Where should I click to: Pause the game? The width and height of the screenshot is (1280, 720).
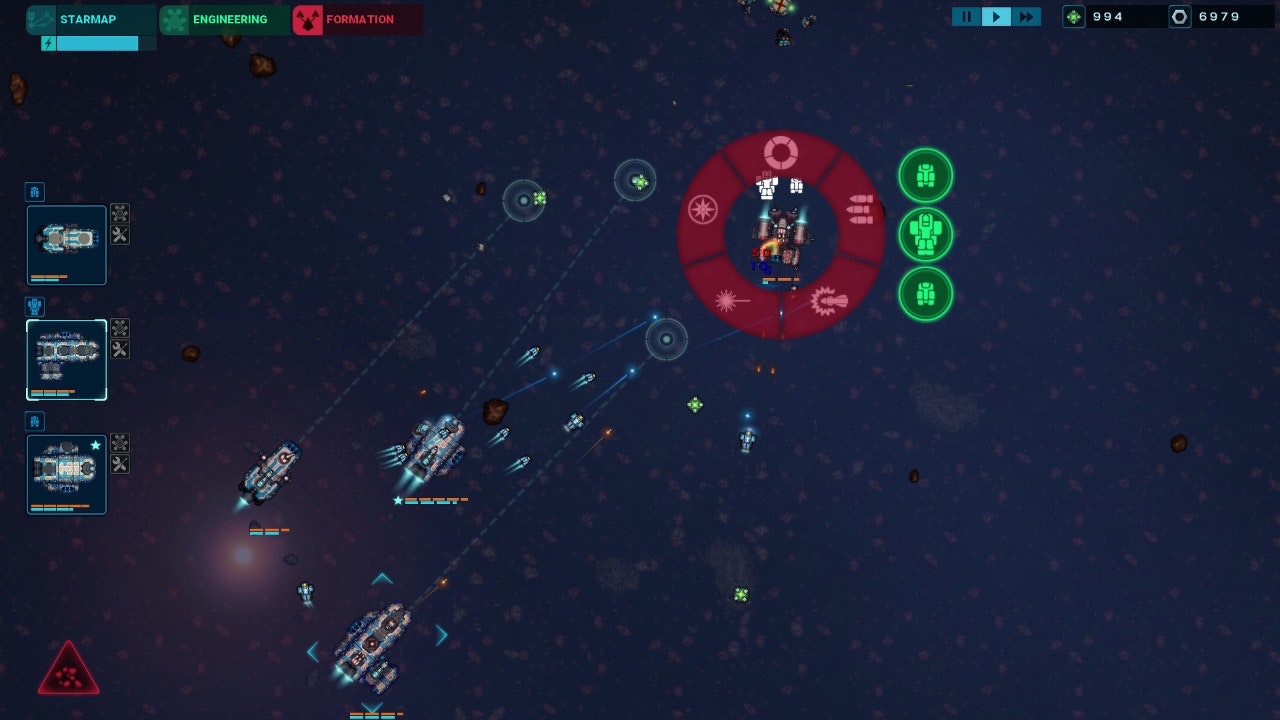click(x=966, y=17)
